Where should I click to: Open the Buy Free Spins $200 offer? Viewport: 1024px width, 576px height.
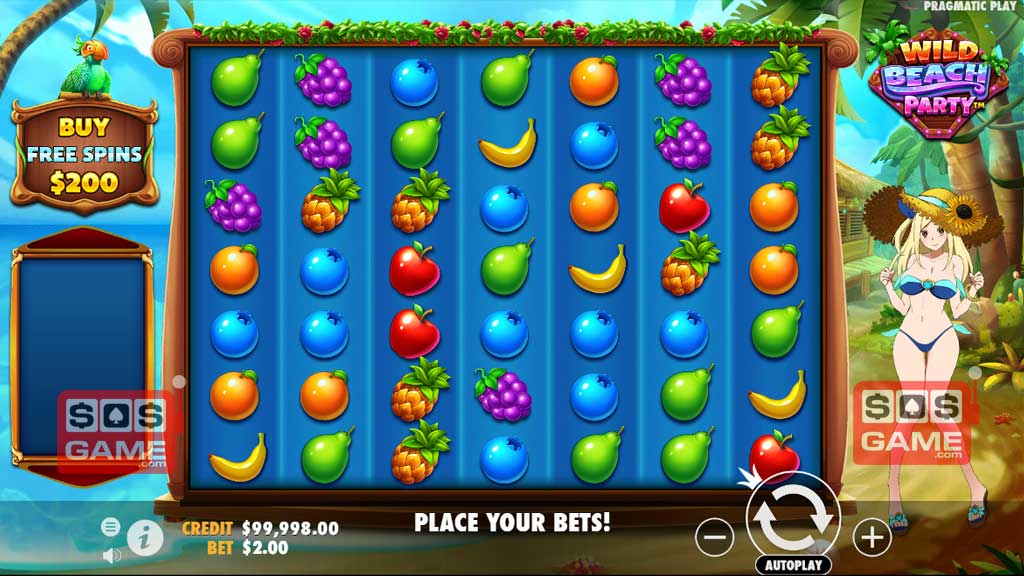[84, 155]
